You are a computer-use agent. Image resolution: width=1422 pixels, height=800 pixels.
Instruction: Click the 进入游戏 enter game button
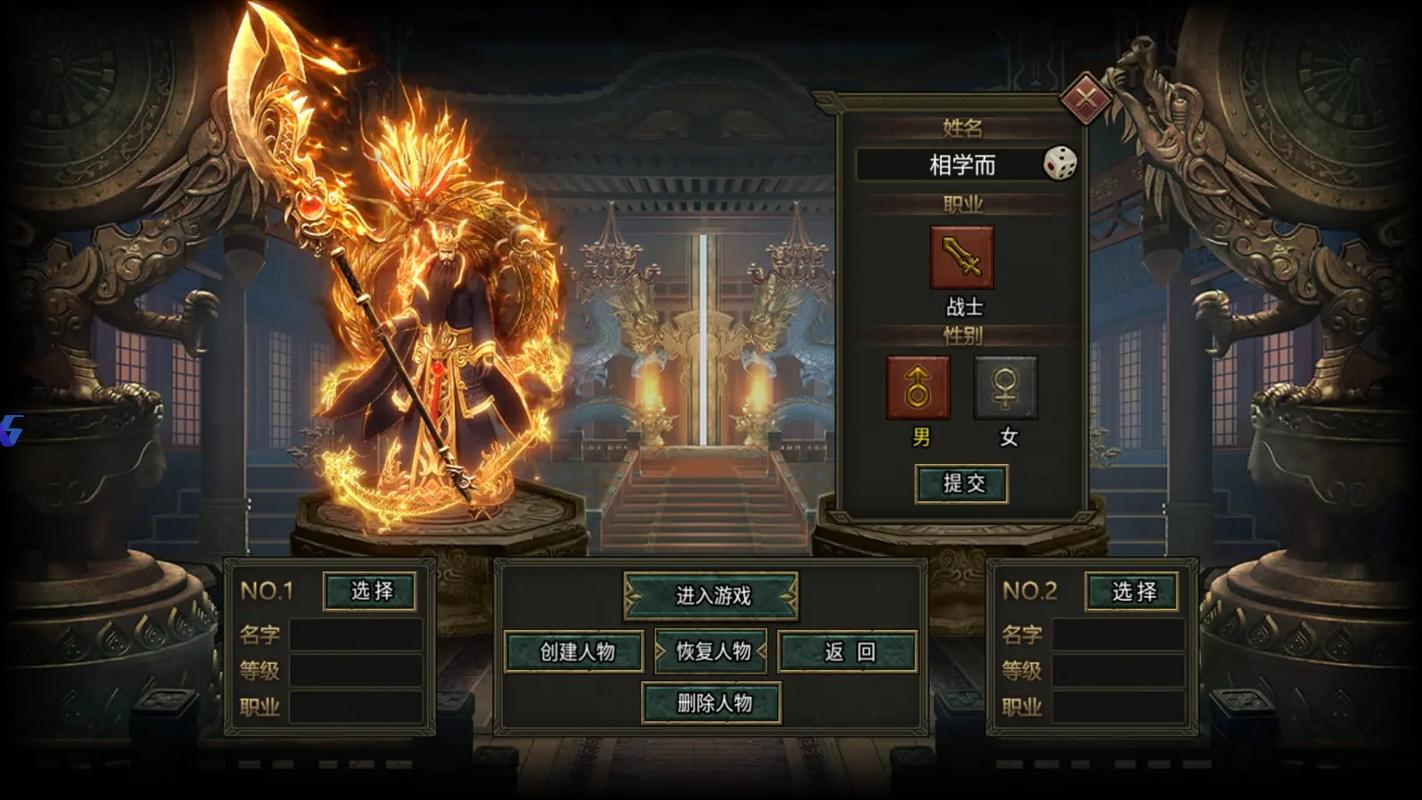coord(711,594)
